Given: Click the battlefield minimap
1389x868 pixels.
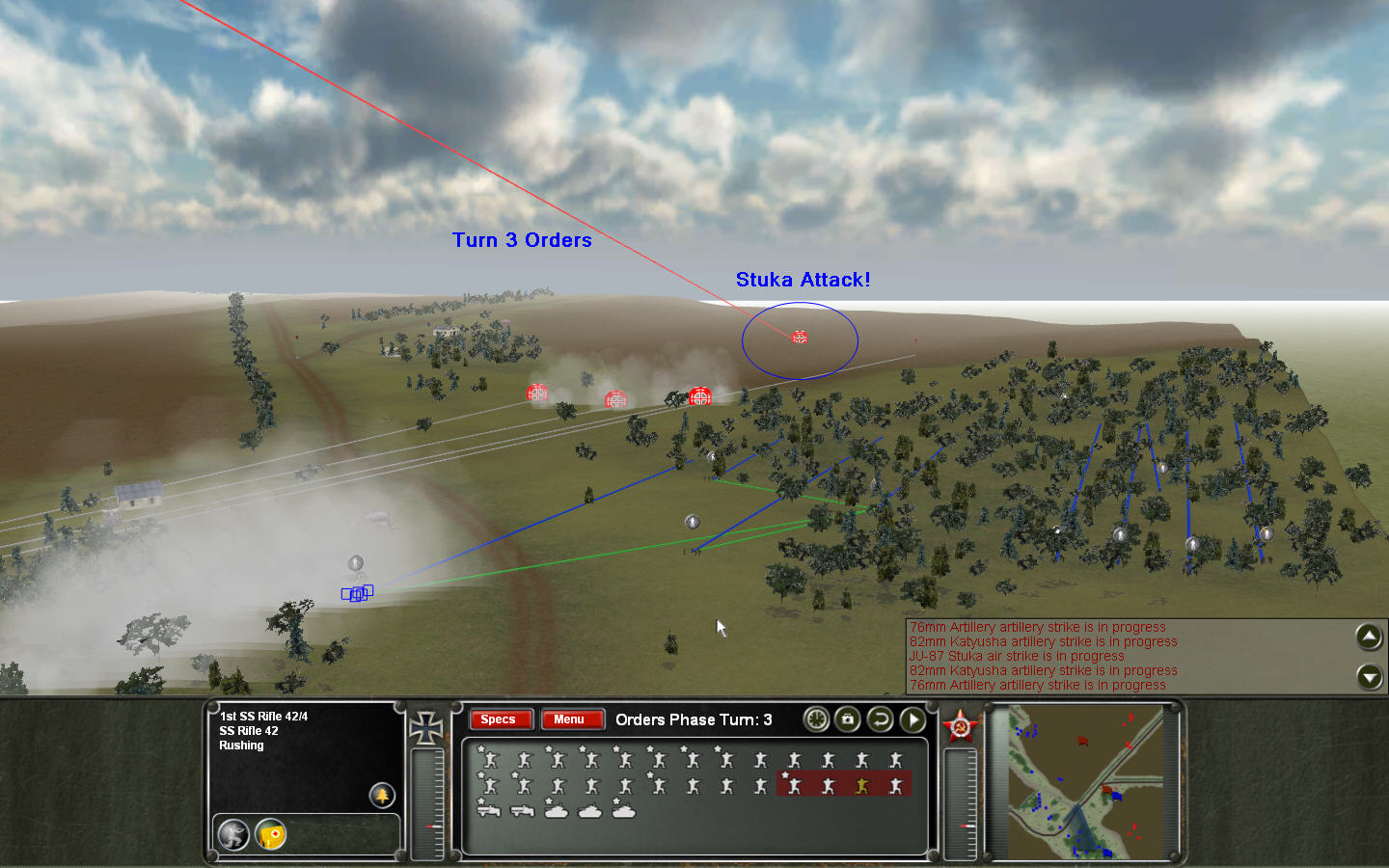Looking at the screenshot, I should pyautogui.click(x=1085, y=782).
